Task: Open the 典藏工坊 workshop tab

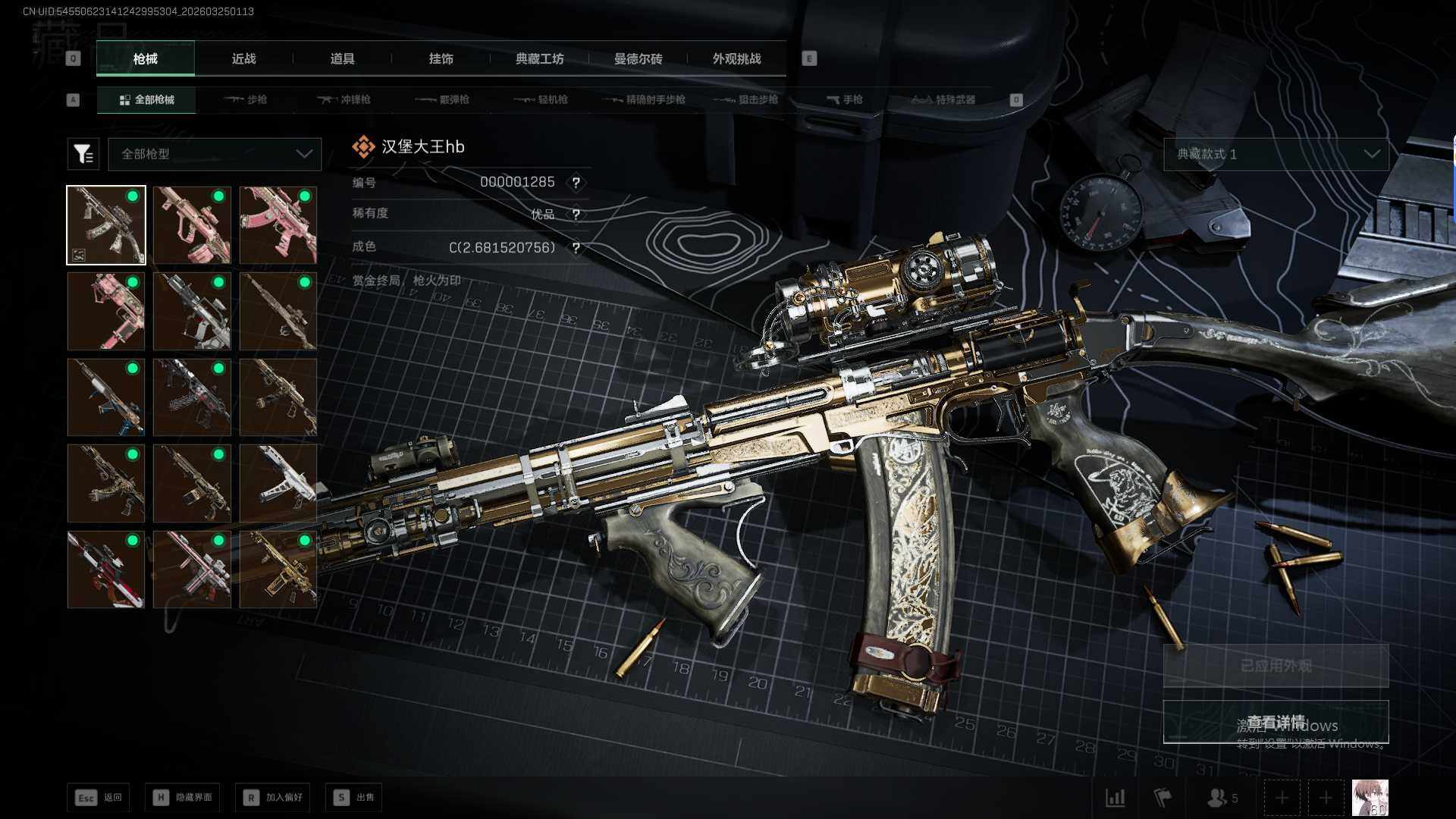Action: click(539, 58)
